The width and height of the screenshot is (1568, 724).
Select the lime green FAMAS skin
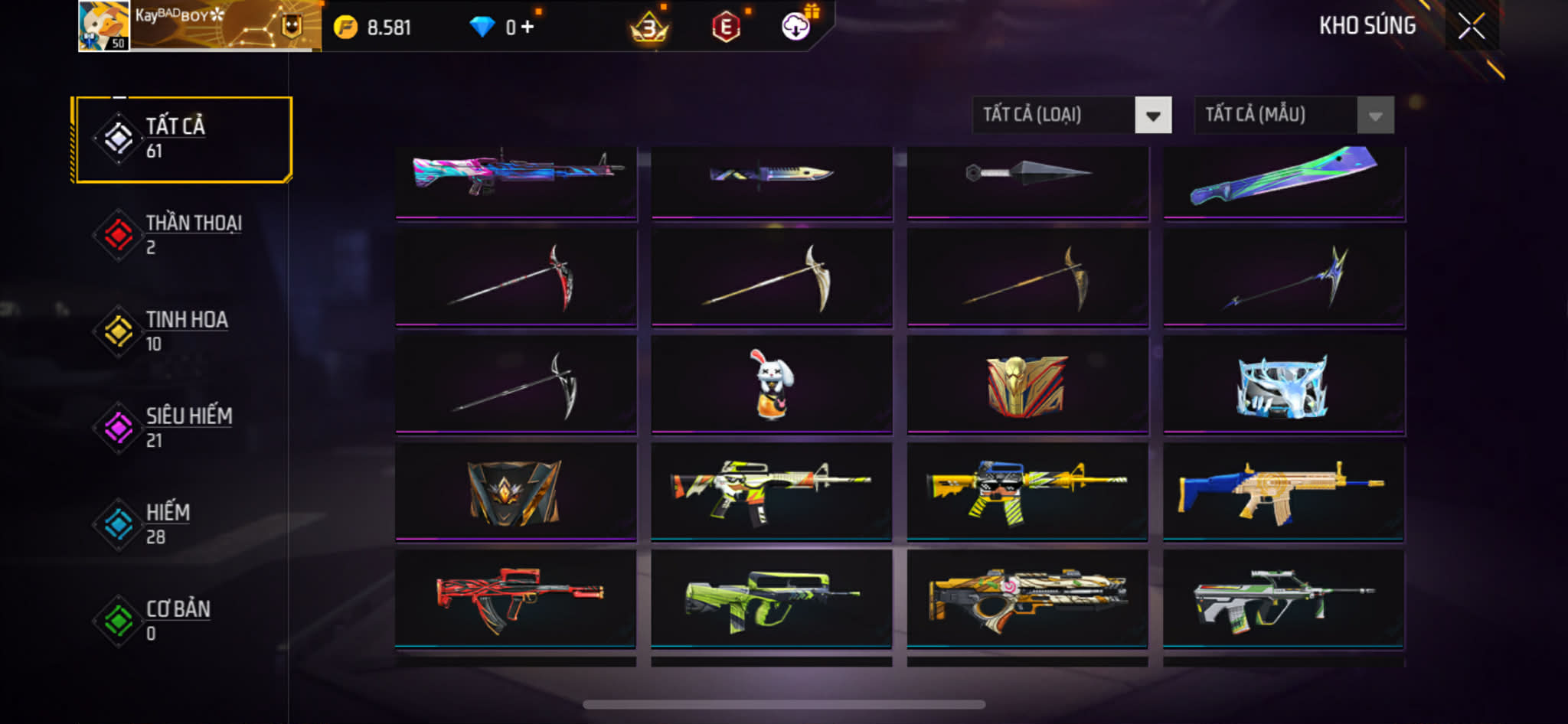click(772, 599)
